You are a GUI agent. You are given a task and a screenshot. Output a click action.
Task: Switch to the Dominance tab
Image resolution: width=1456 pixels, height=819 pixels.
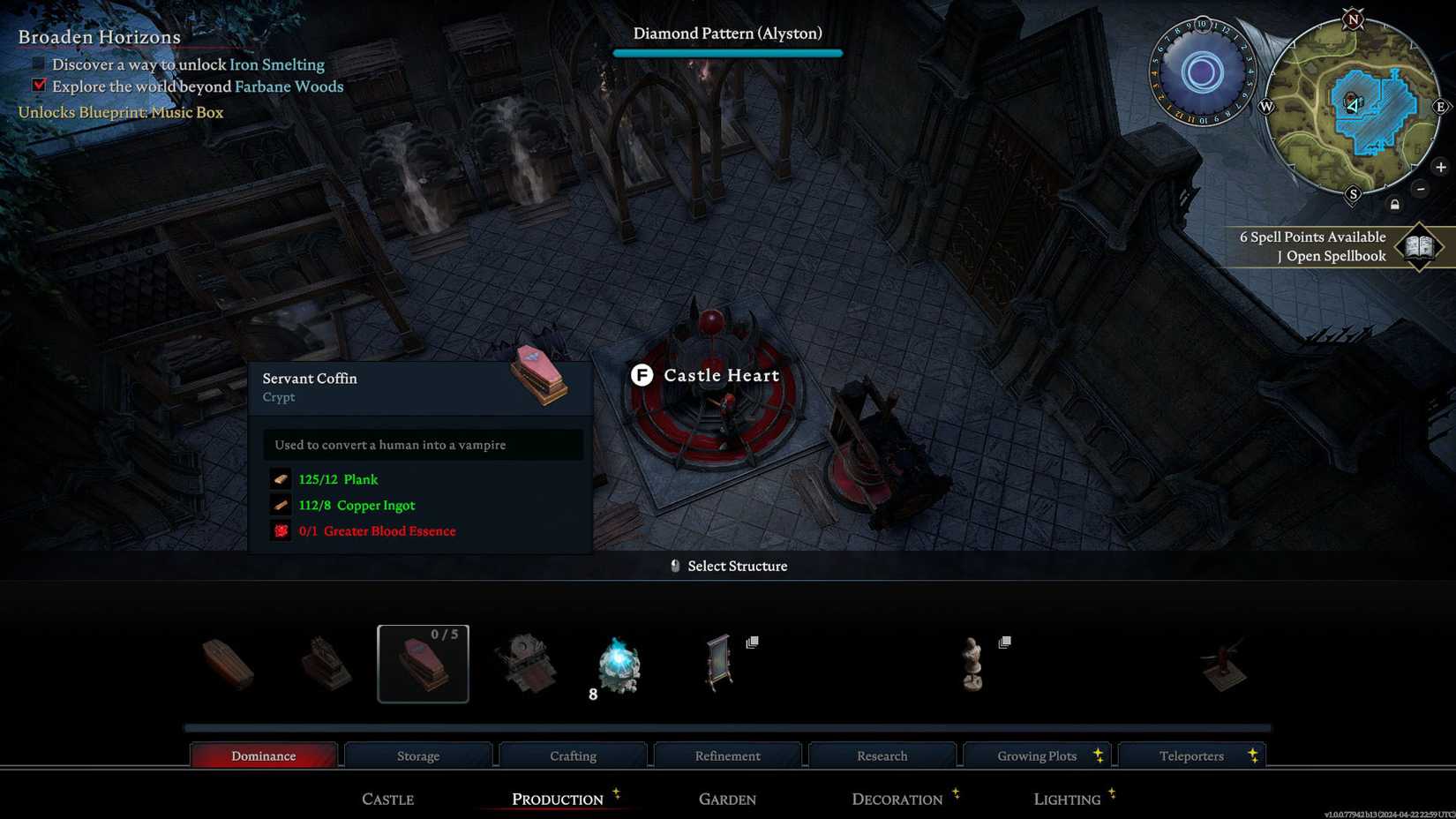tap(263, 755)
